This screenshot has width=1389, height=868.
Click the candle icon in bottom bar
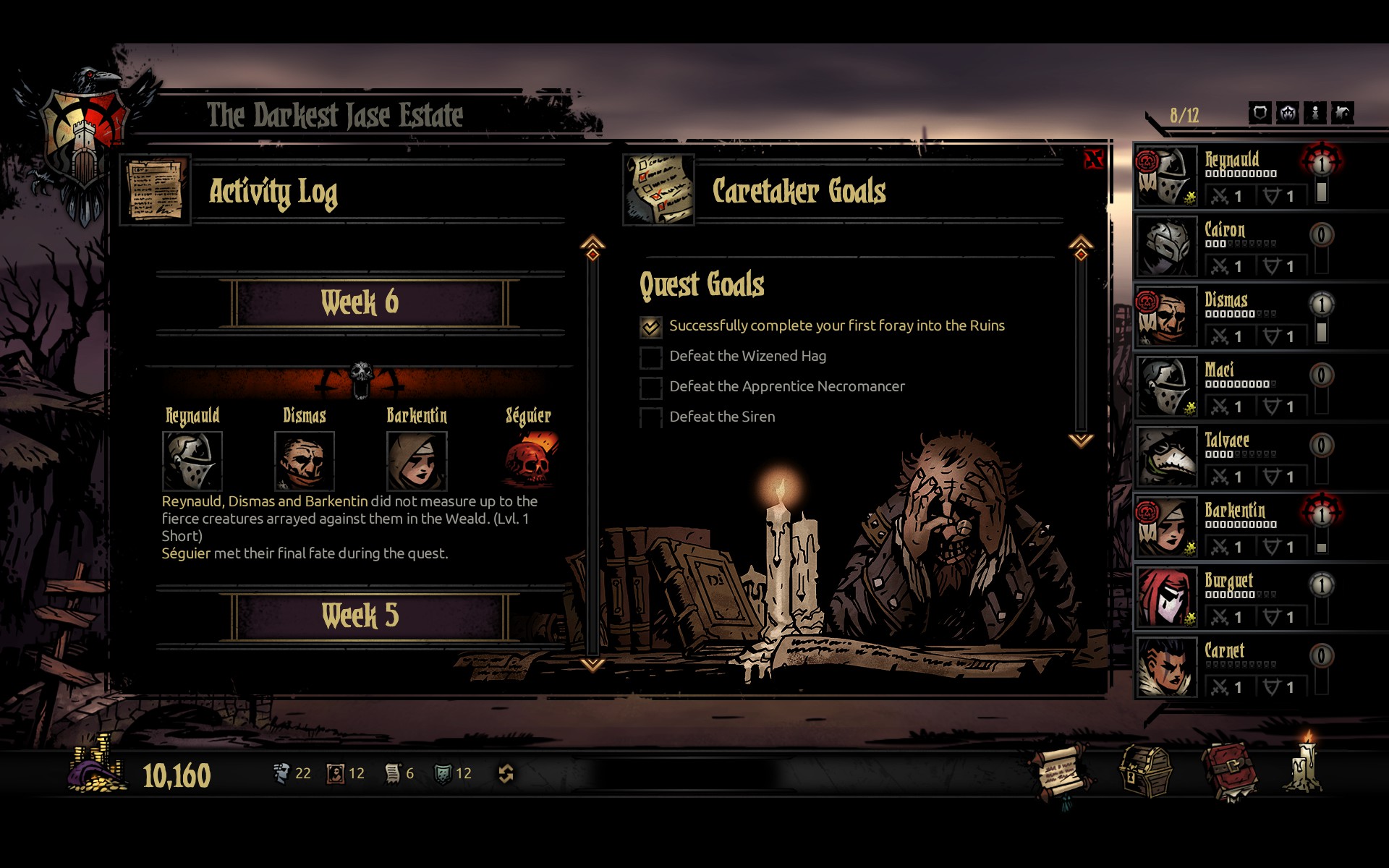pos(1307,765)
